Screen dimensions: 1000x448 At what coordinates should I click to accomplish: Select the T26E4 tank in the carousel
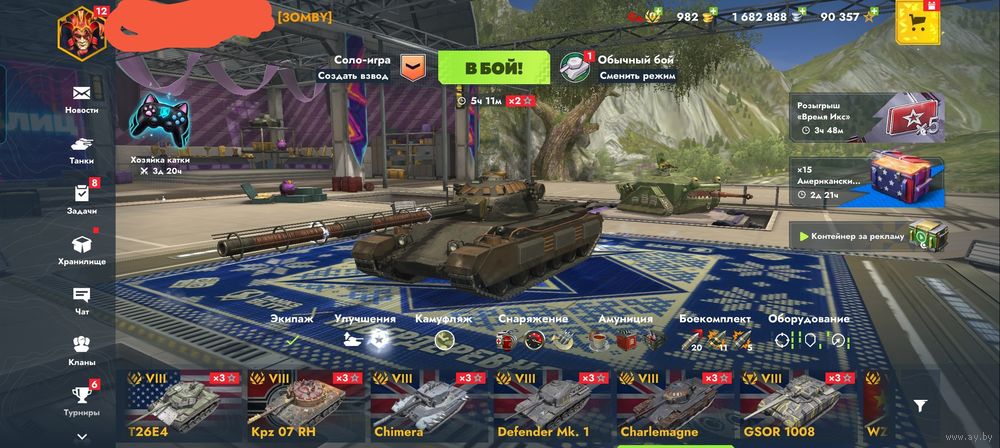[x=184, y=406]
